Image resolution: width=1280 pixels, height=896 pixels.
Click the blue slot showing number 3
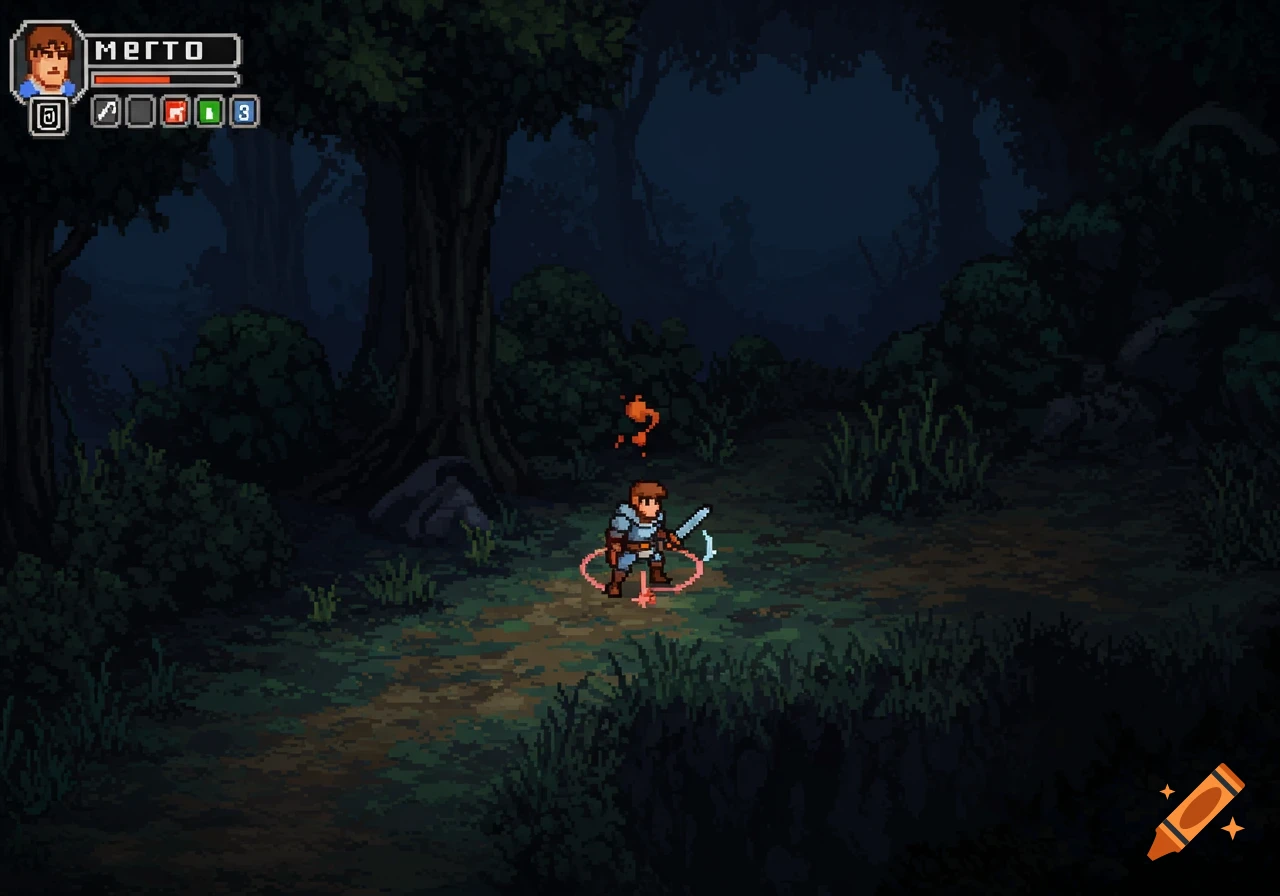(243, 112)
